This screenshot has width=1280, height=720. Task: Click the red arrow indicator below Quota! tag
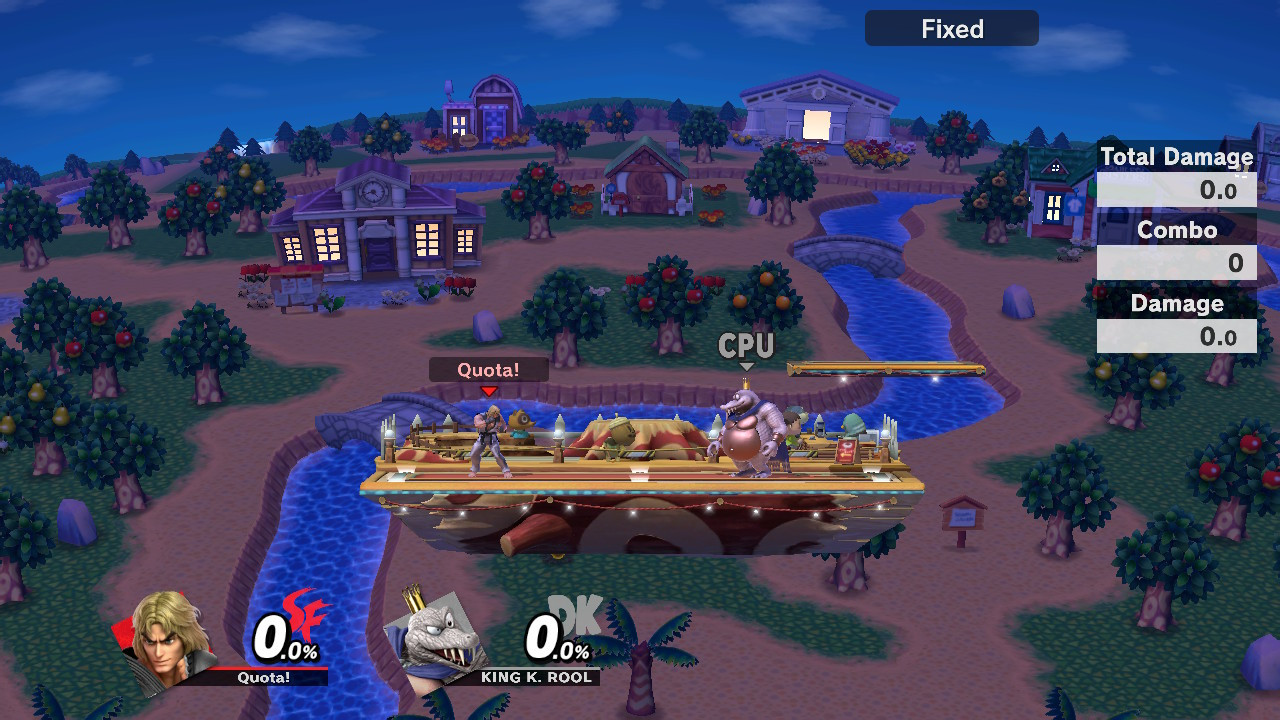(x=489, y=390)
